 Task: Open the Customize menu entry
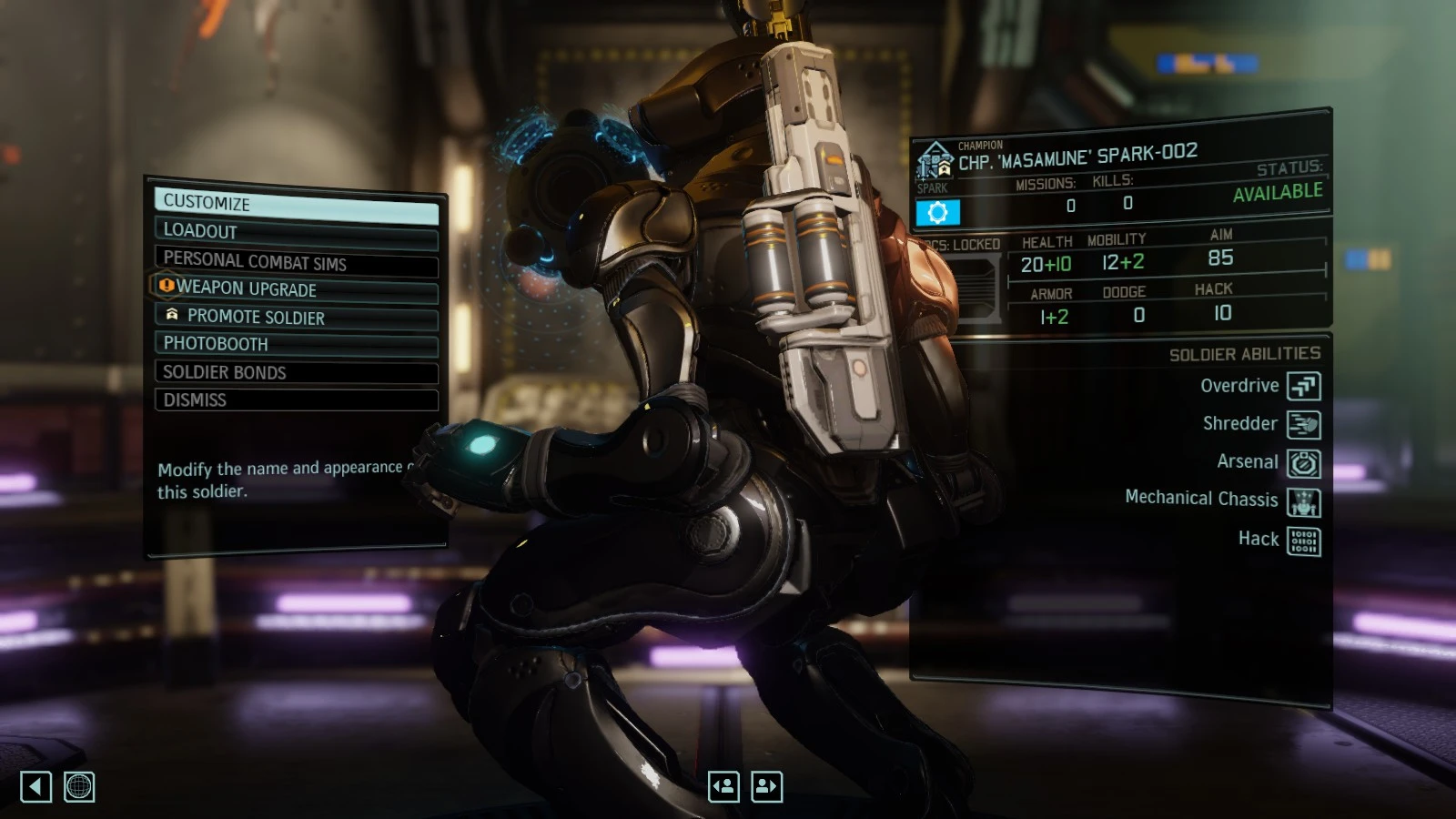[x=296, y=202]
